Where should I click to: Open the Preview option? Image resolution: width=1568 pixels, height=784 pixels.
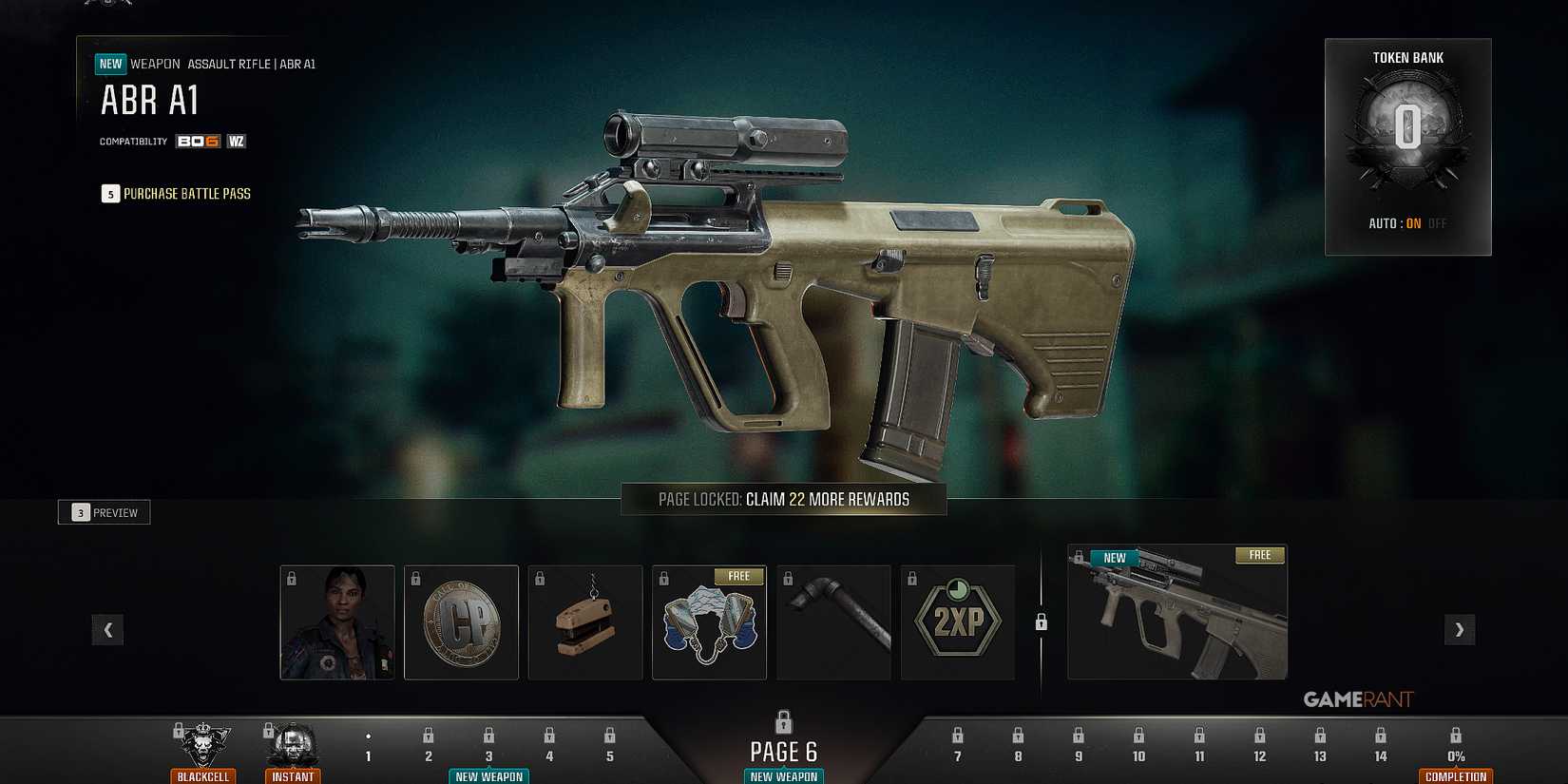pos(104,511)
